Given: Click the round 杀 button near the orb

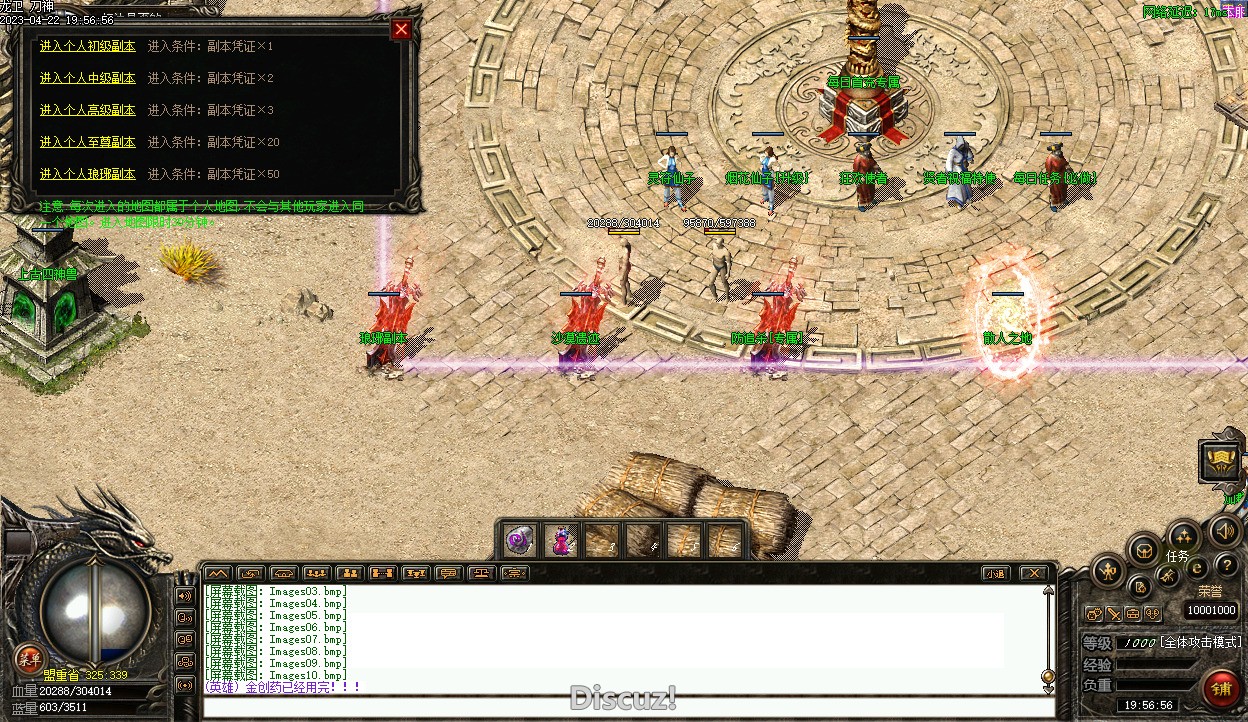Looking at the screenshot, I should pyautogui.click(x=29, y=657).
